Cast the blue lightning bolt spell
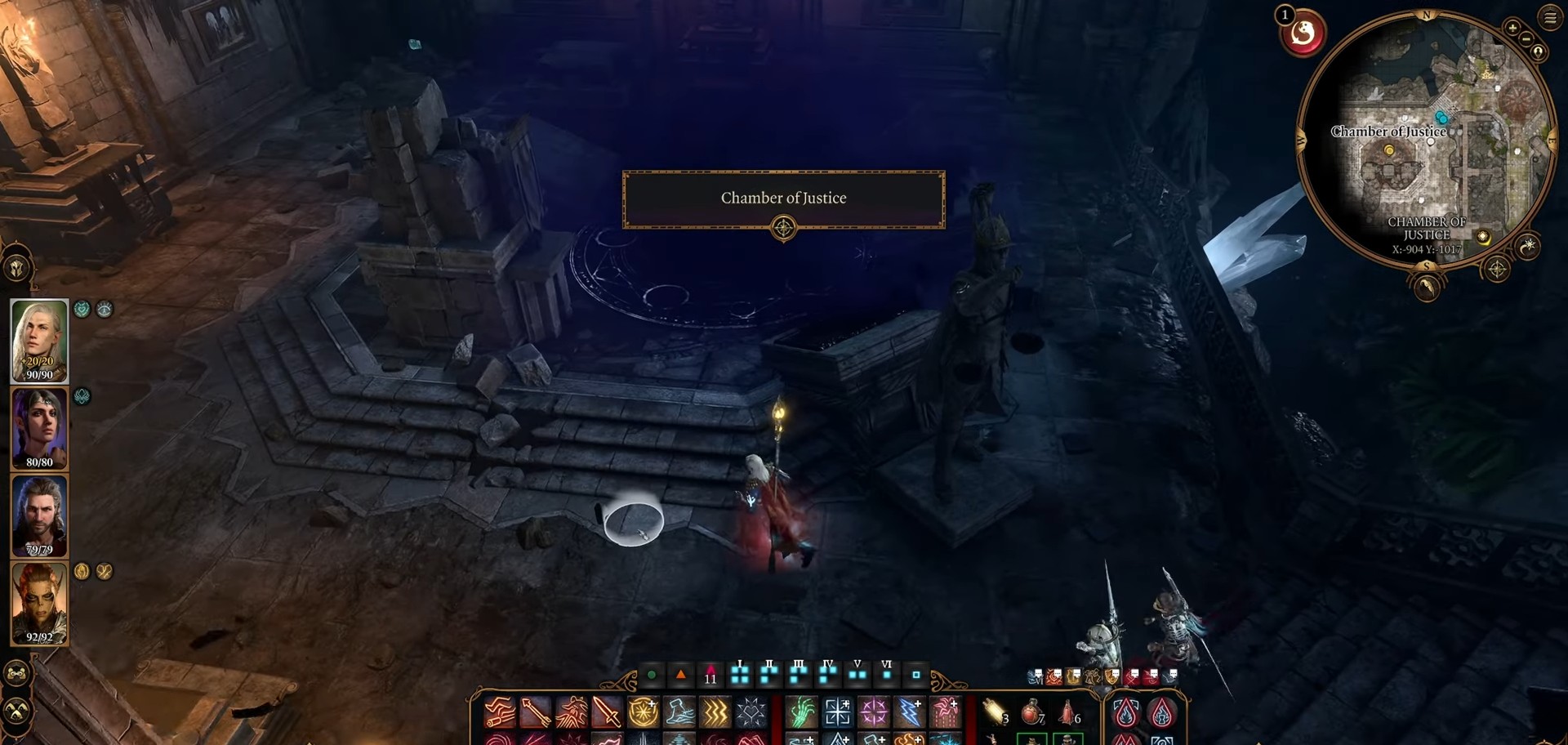1568x745 pixels. [x=909, y=712]
